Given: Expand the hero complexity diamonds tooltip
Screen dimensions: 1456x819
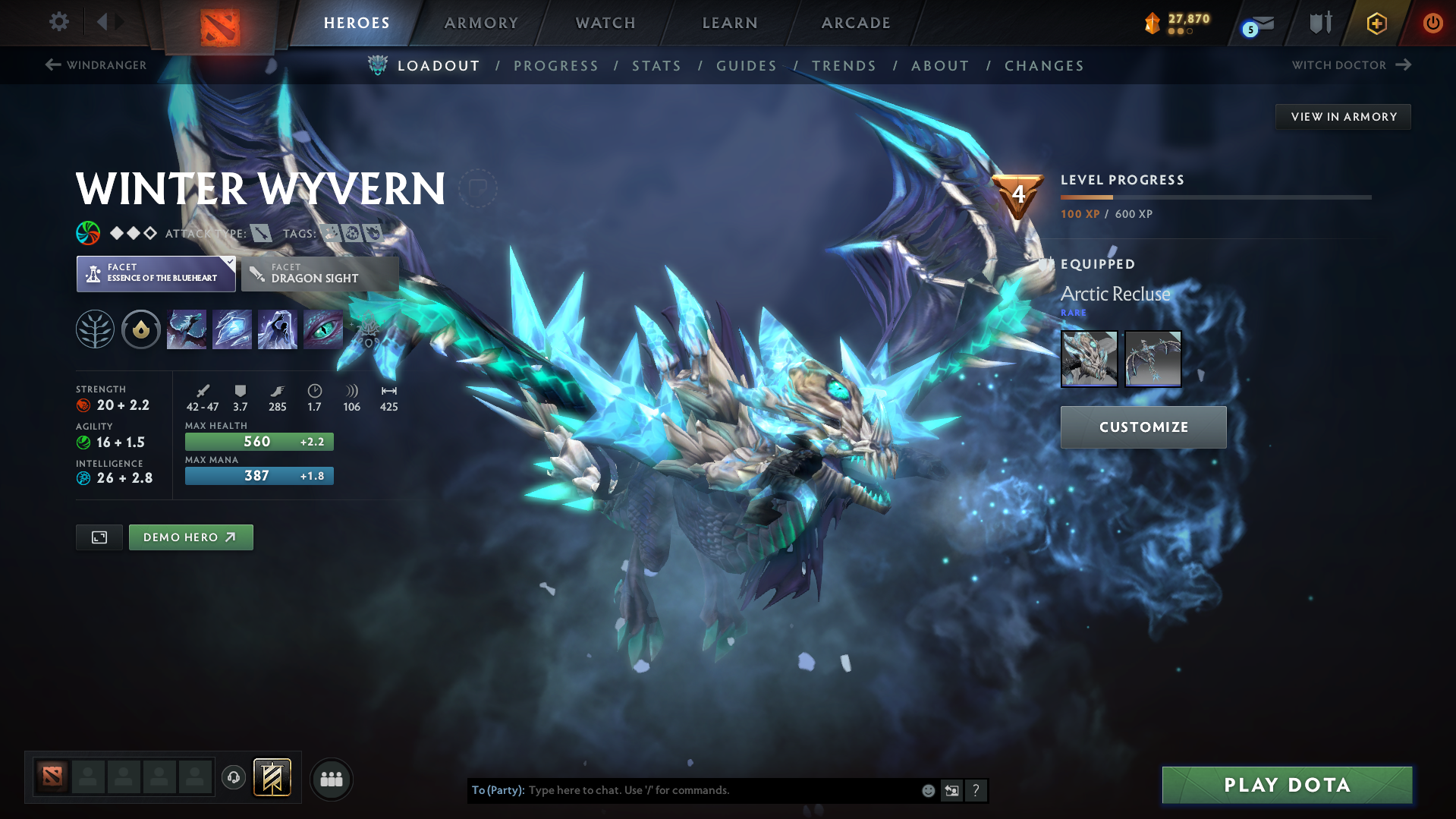Looking at the screenshot, I should point(131,233).
